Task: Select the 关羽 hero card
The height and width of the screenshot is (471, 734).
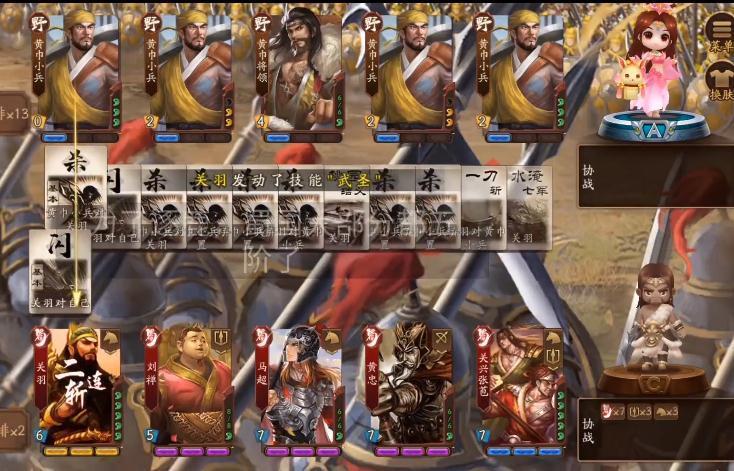Action: click(x=79, y=387)
